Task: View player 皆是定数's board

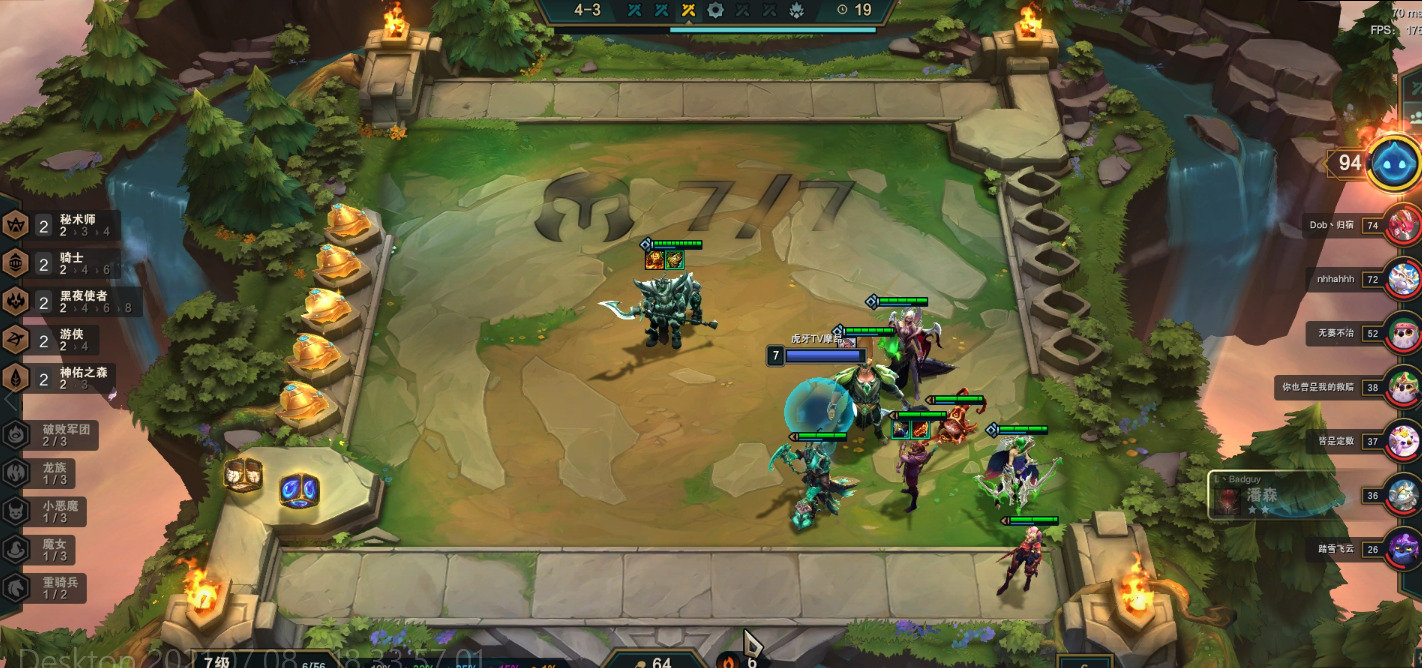Action: [x=1403, y=440]
